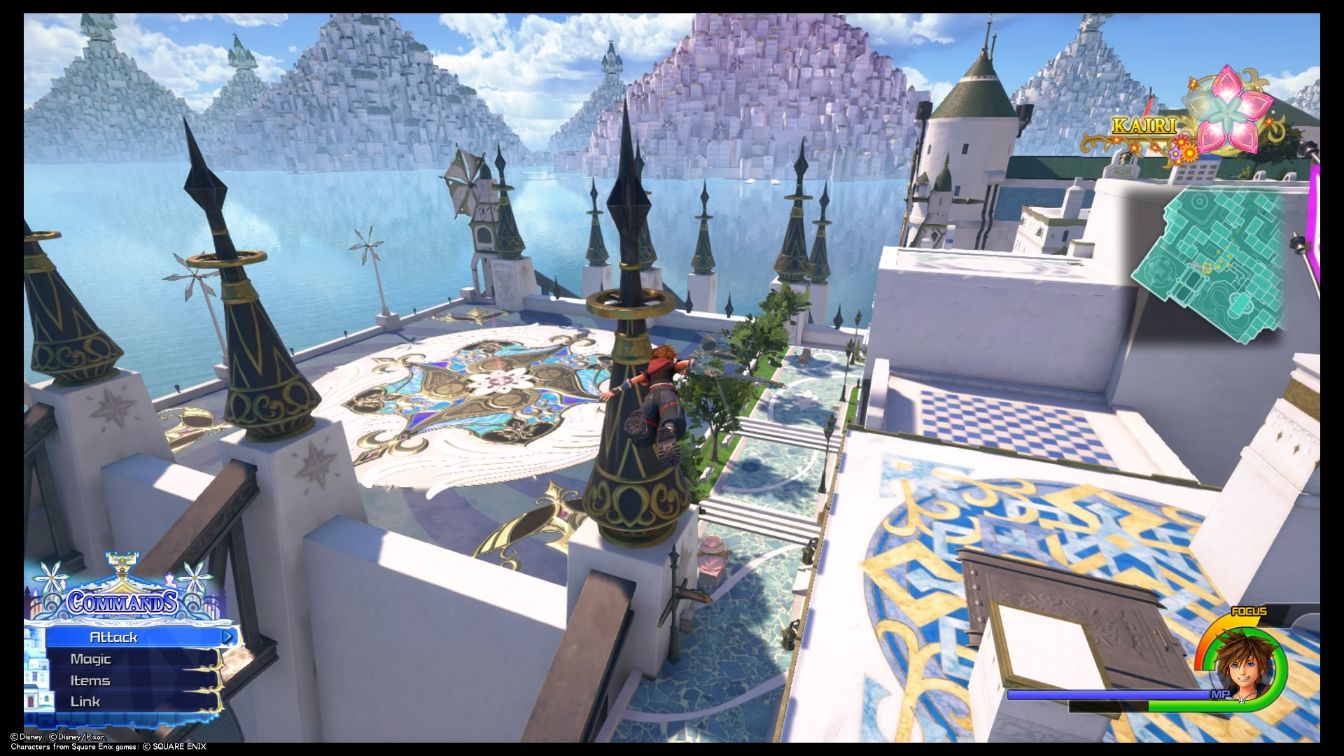Select the player marker on the minimap

tap(1206, 265)
